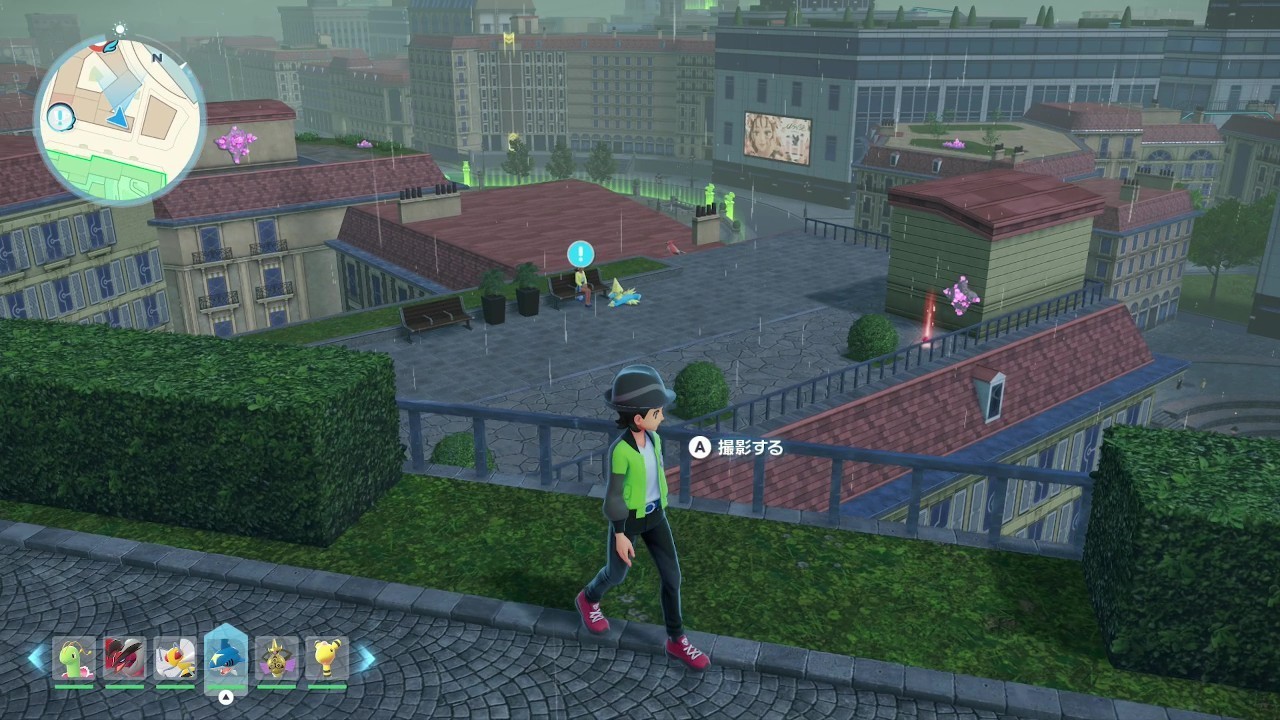This screenshot has width=1280, height=720.
Task: Select the red and black Yveltal slot
Action: (124, 658)
